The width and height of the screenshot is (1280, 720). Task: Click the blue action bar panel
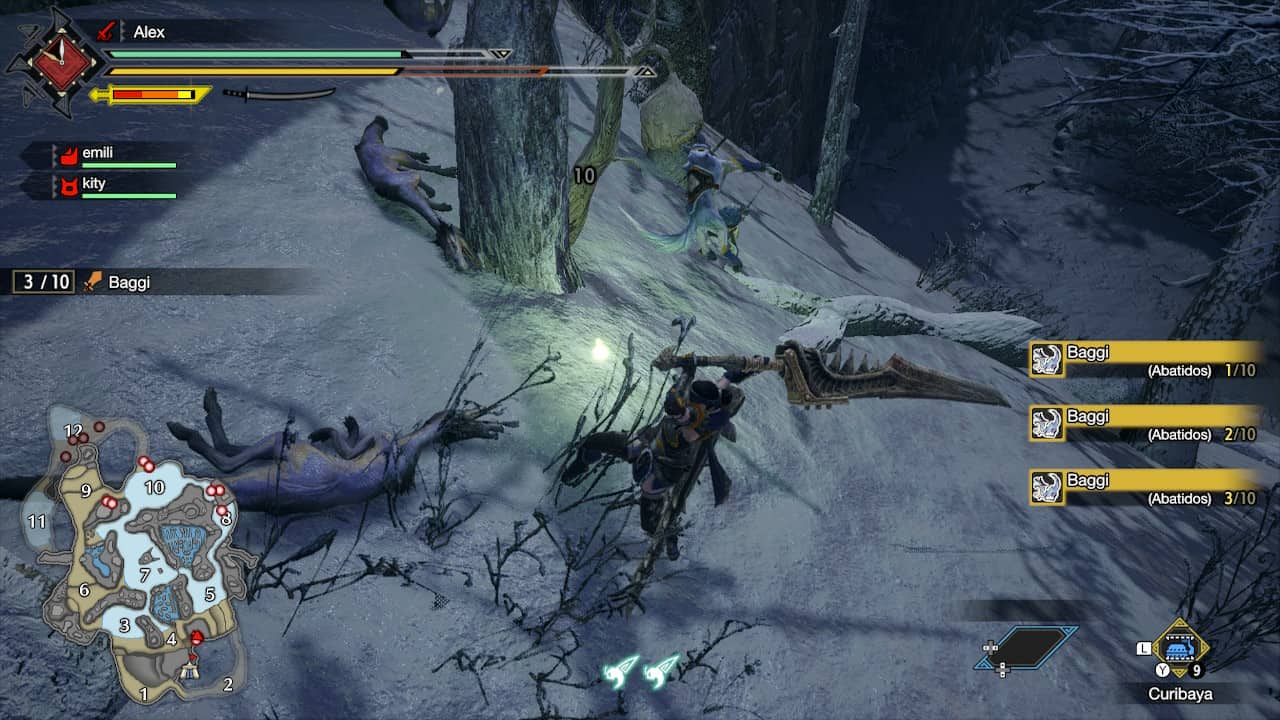[1027, 648]
